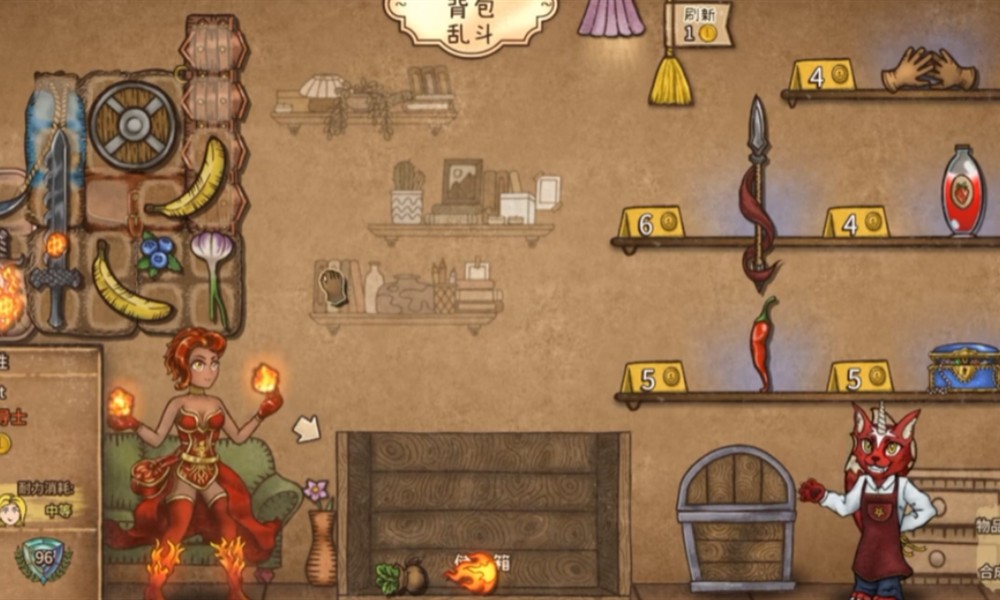Pick the spear on the shop shelf

pyautogui.click(x=758, y=190)
